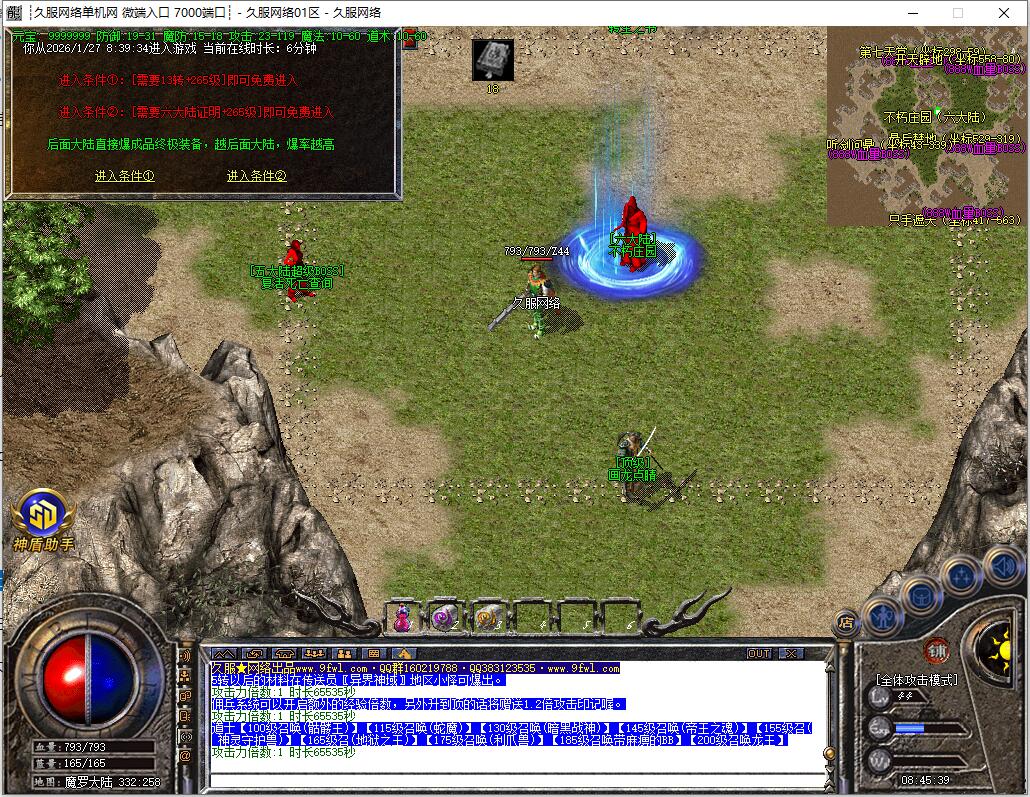Click the book item icon at top
Screen dimensions: 1030x797
pyautogui.click(x=492, y=59)
